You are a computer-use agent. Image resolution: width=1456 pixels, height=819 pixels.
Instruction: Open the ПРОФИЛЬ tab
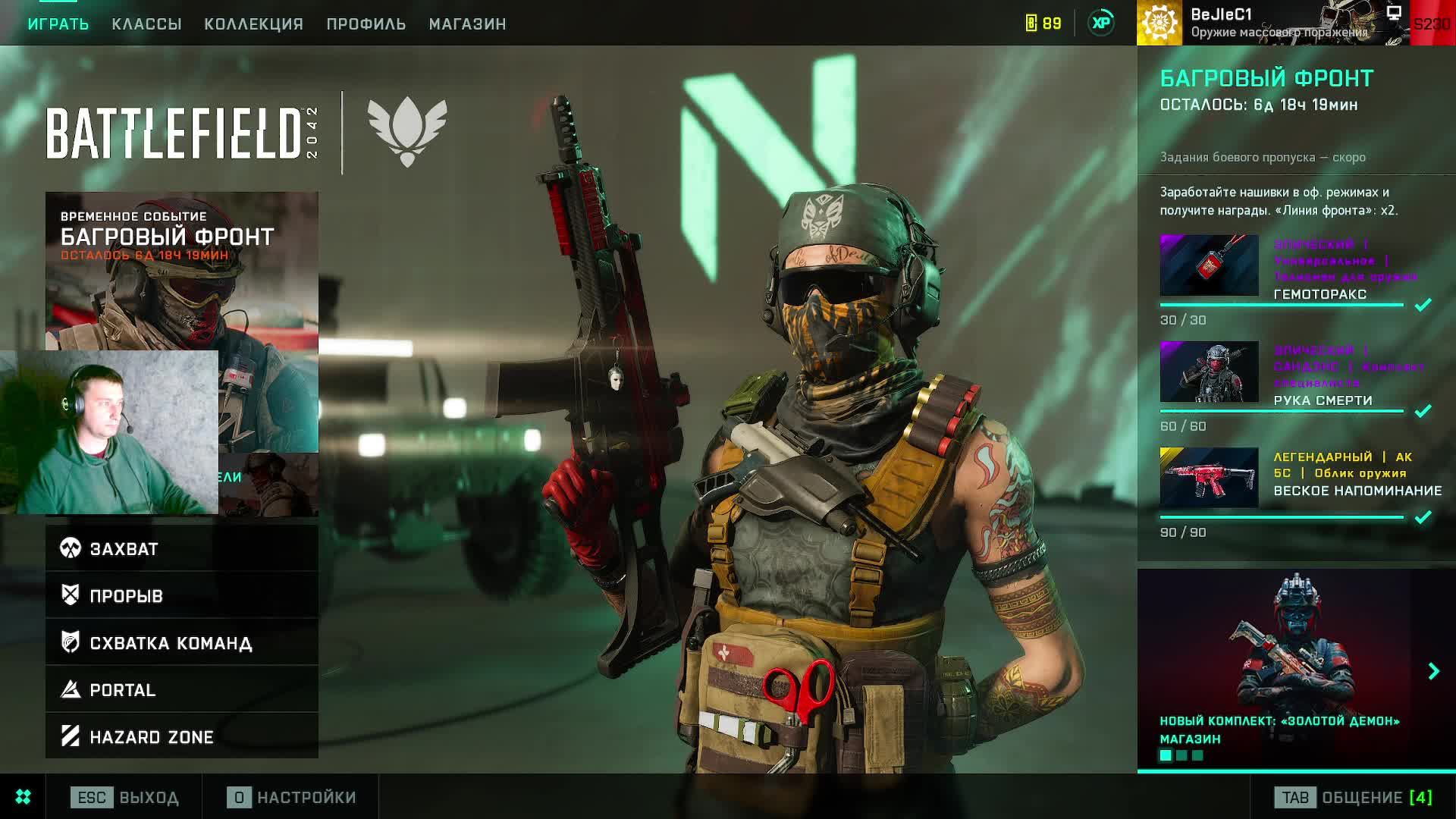coord(366,24)
